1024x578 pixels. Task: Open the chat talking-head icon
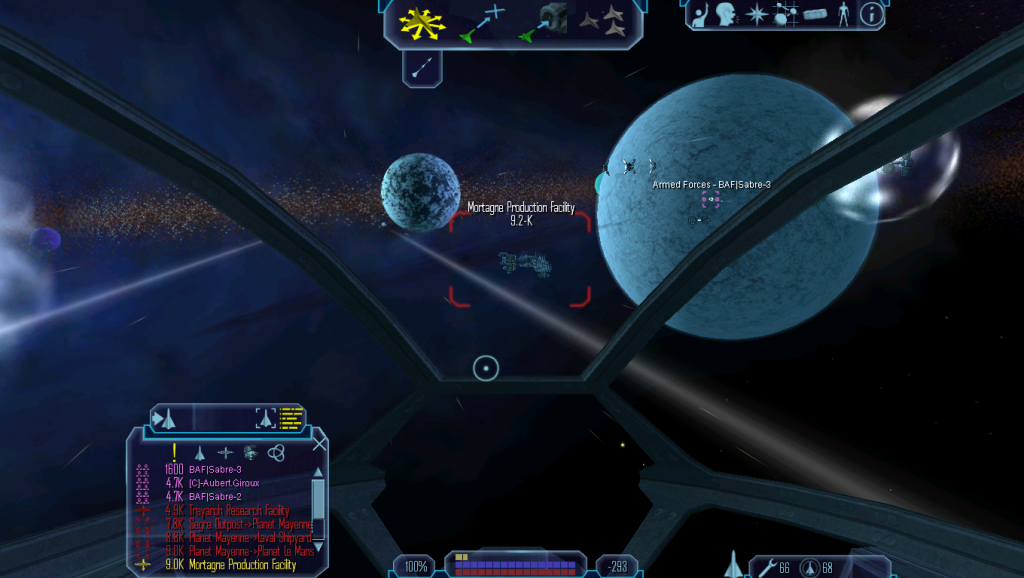click(x=727, y=14)
